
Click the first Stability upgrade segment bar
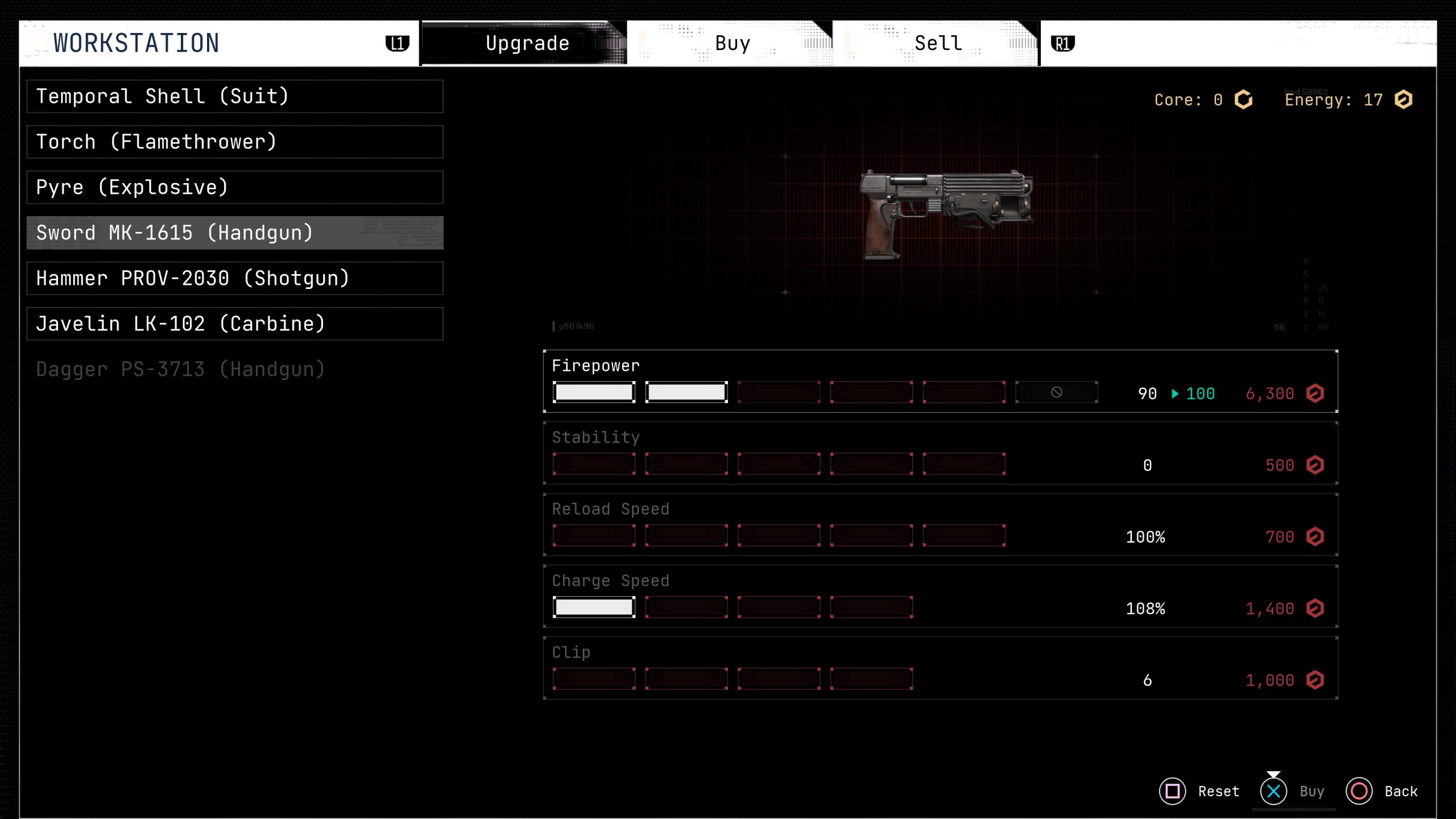click(x=594, y=464)
